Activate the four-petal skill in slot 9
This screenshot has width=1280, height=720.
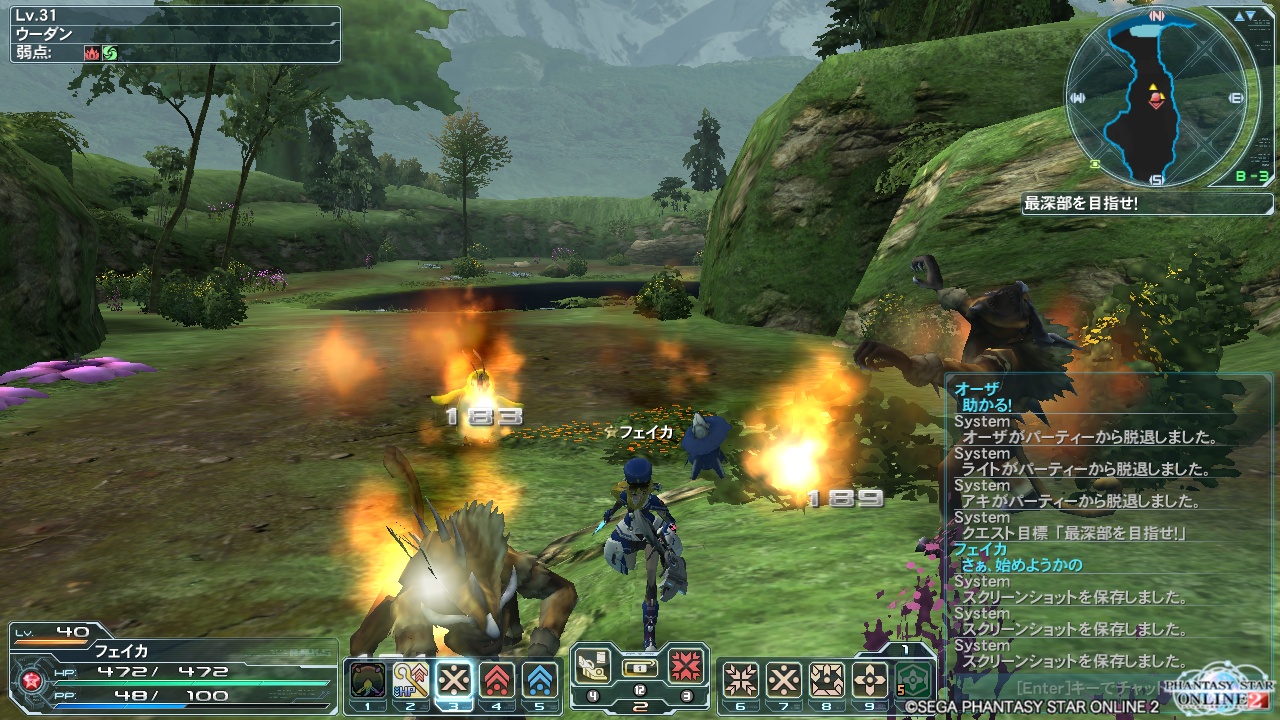coord(869,680)
